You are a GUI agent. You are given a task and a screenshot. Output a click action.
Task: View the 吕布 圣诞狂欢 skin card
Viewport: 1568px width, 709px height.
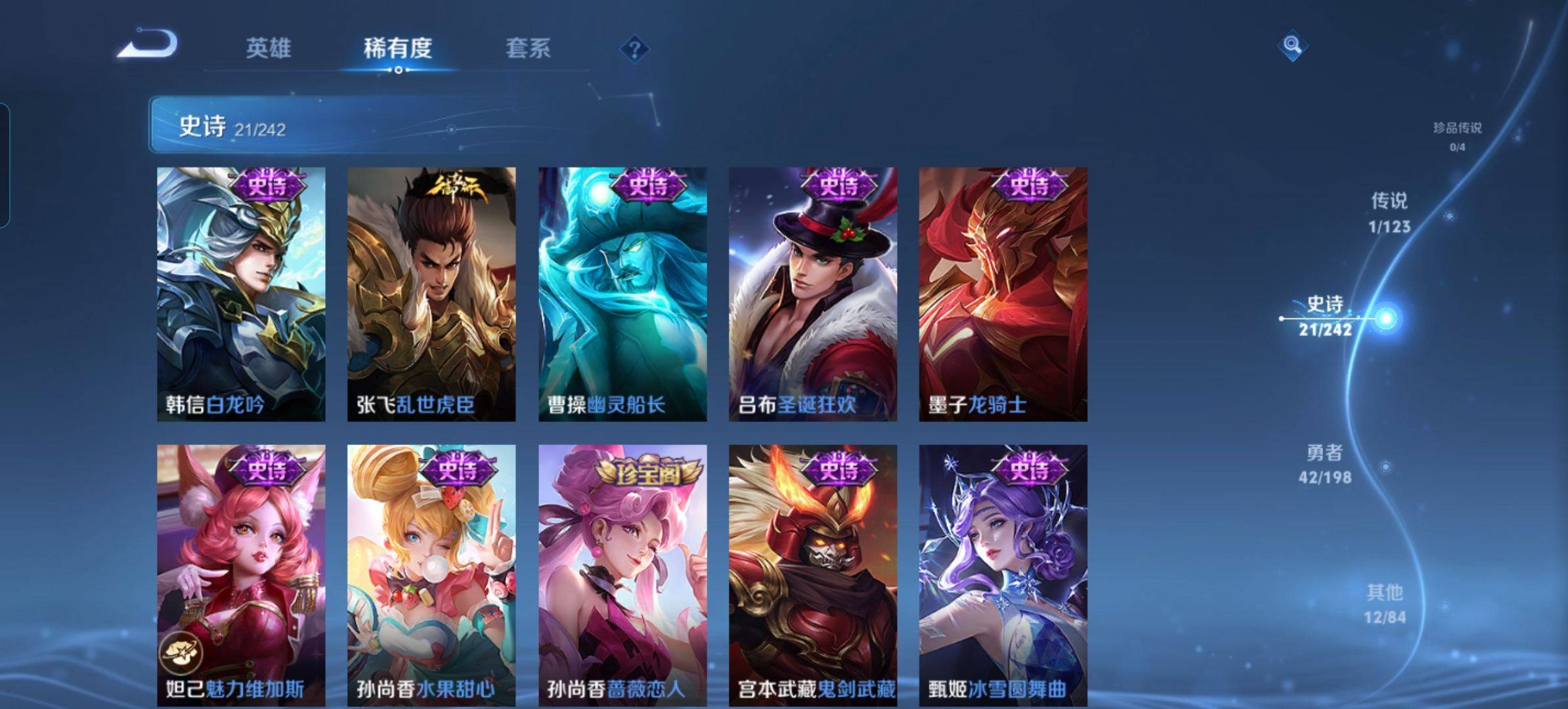[813, 294]
